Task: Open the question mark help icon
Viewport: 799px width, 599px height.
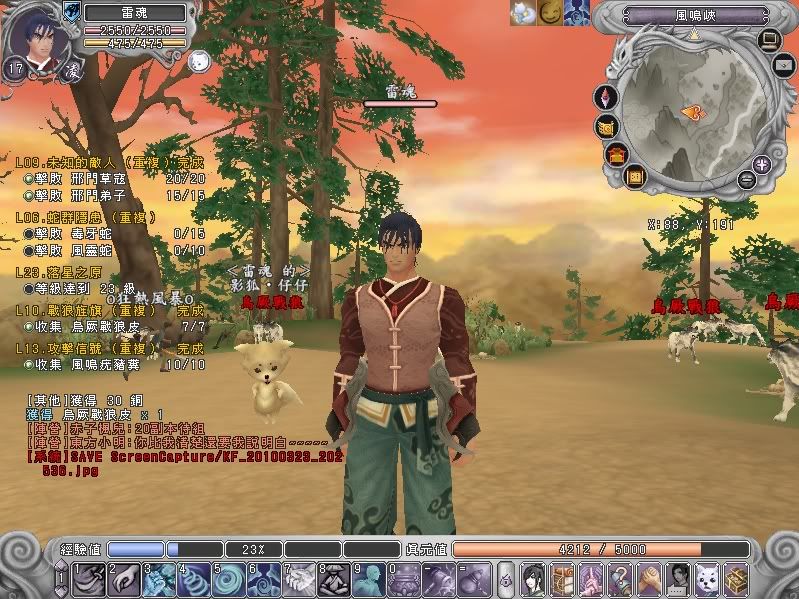Action: [x=622, y=578]
